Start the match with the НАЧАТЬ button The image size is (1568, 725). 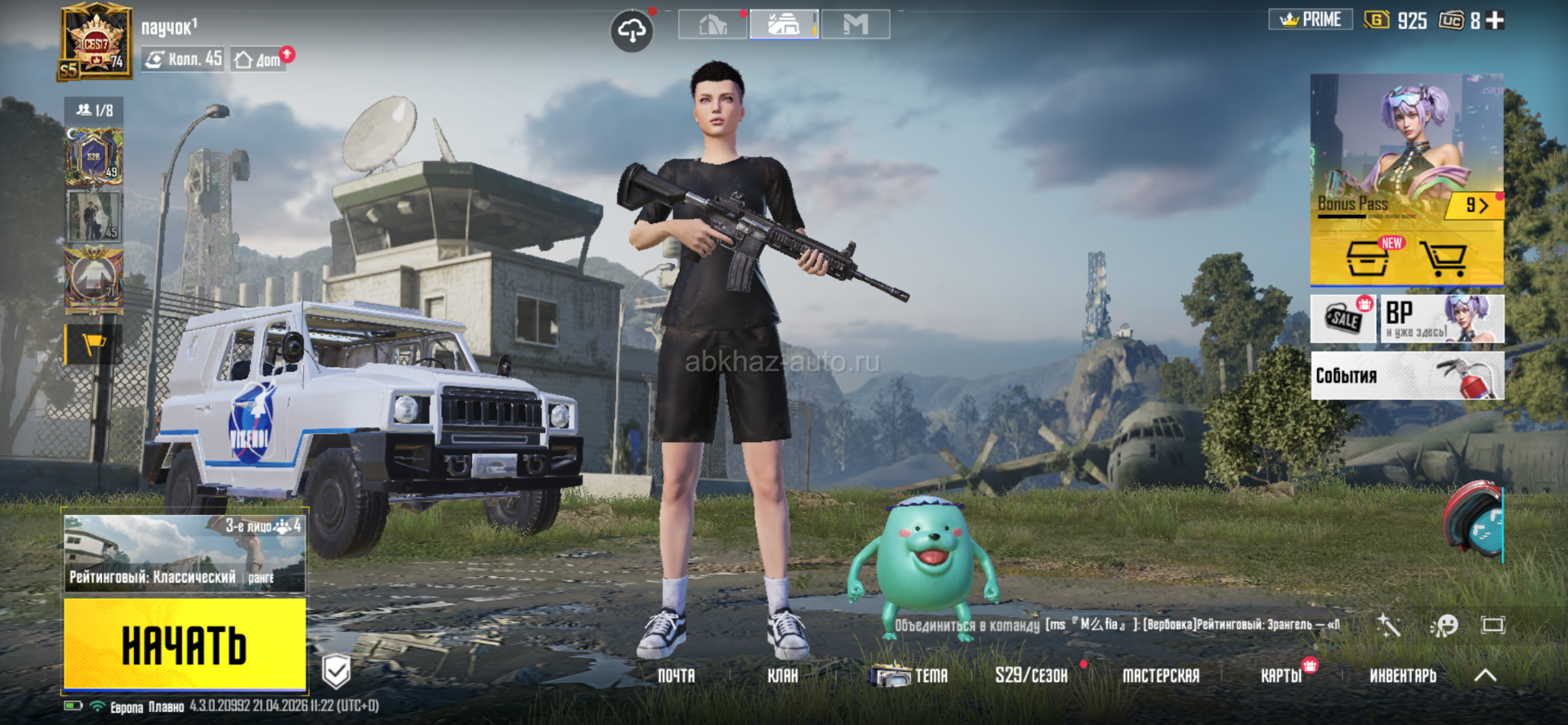tap(185, 644)
